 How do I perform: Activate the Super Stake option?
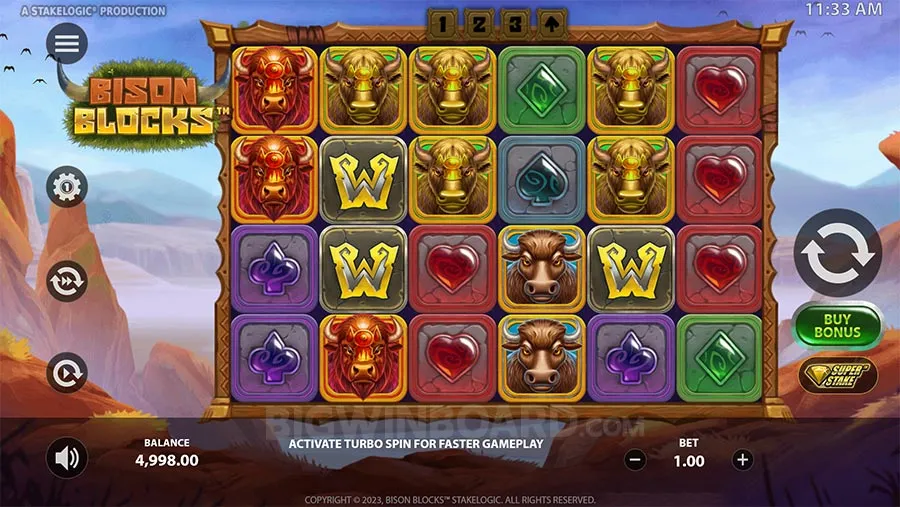[837, 375]
